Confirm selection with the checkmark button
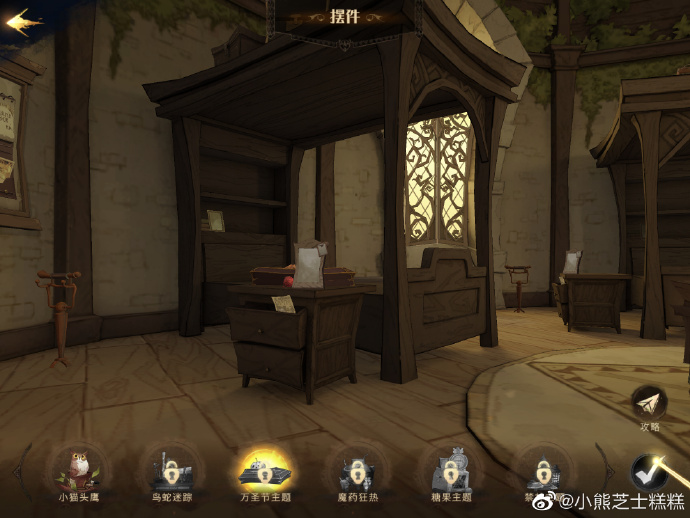 point(649,471)
